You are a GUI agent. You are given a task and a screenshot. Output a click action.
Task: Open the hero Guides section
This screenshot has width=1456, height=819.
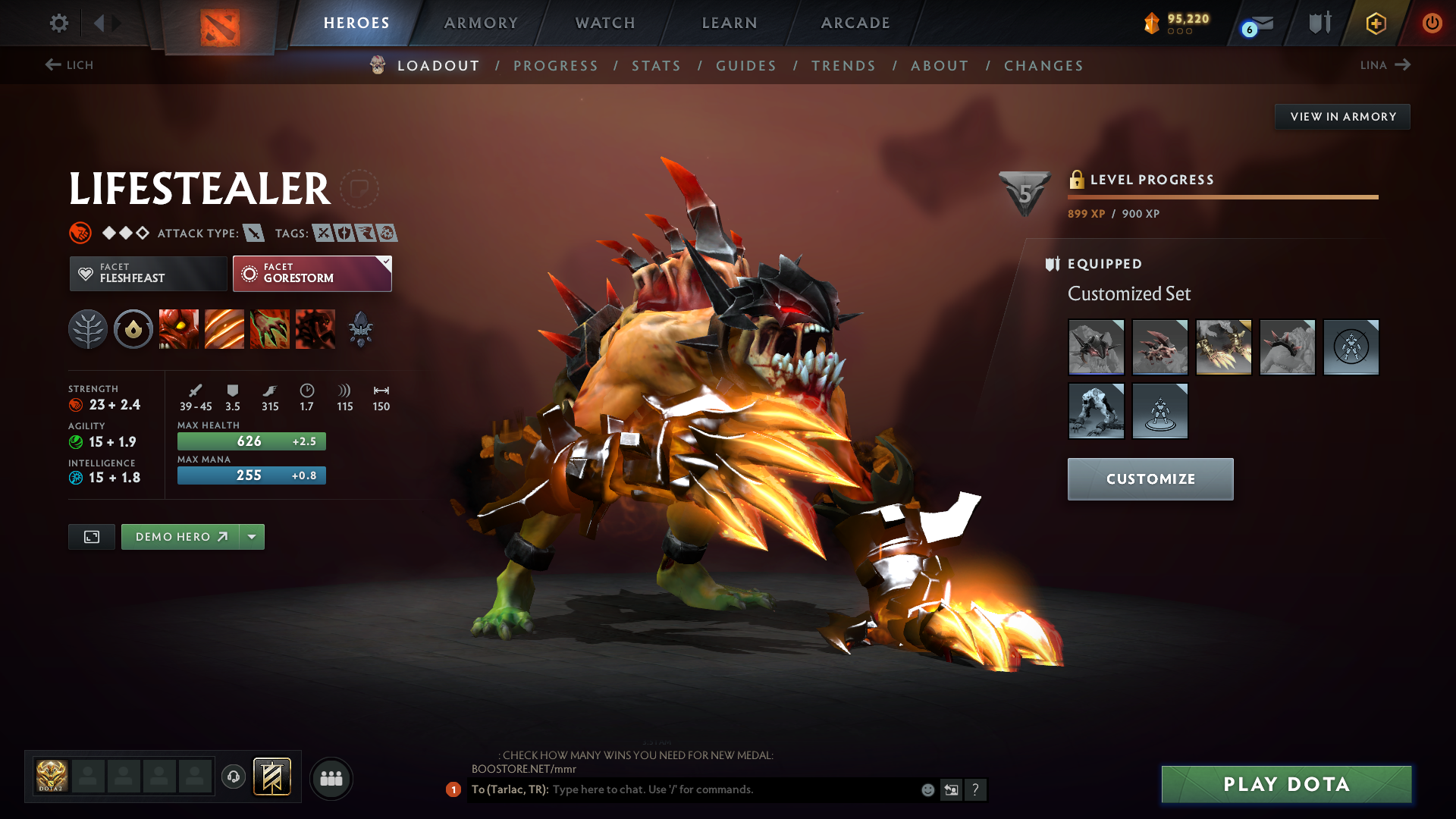[746, 66]
